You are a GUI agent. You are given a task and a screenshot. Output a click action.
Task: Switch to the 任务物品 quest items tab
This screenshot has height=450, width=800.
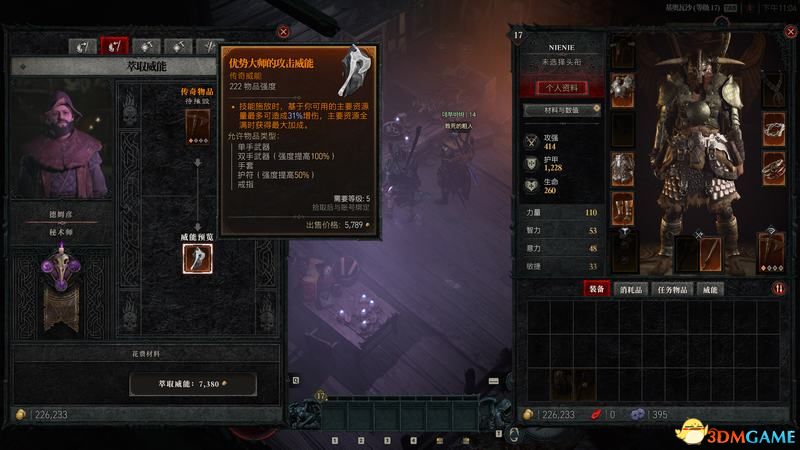(673, 289)
